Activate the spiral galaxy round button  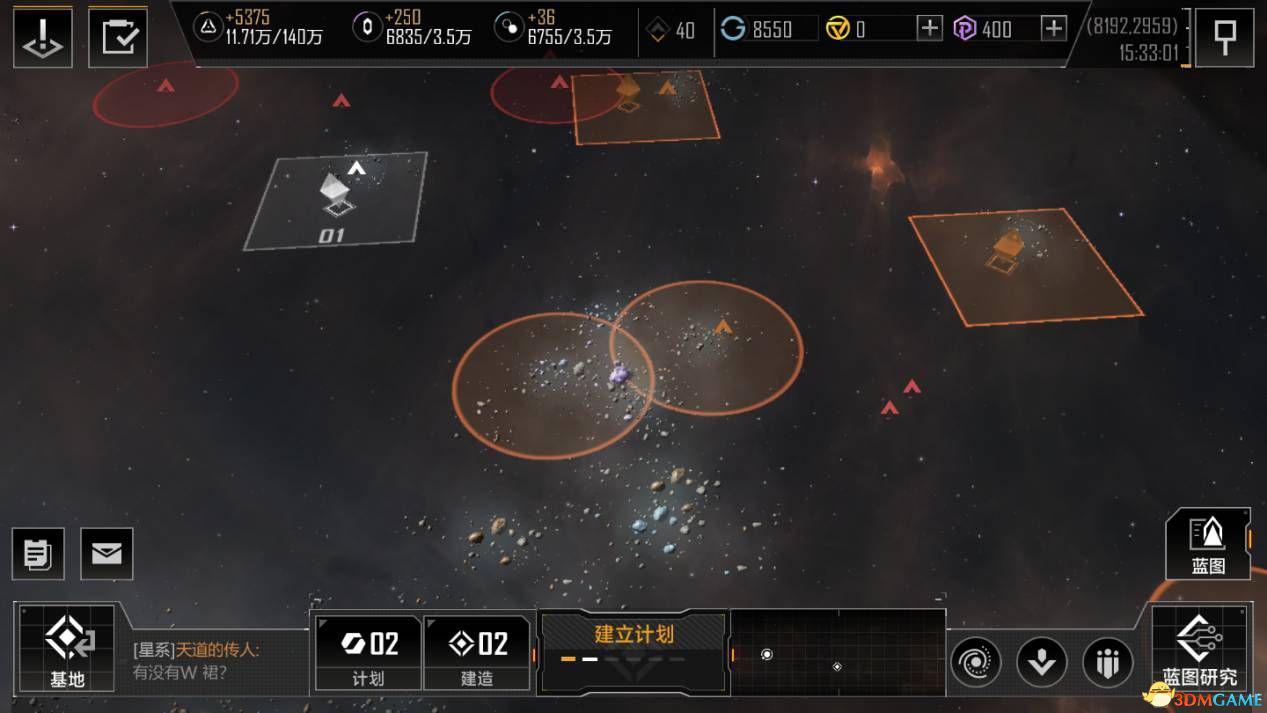[x=975, y=662]
